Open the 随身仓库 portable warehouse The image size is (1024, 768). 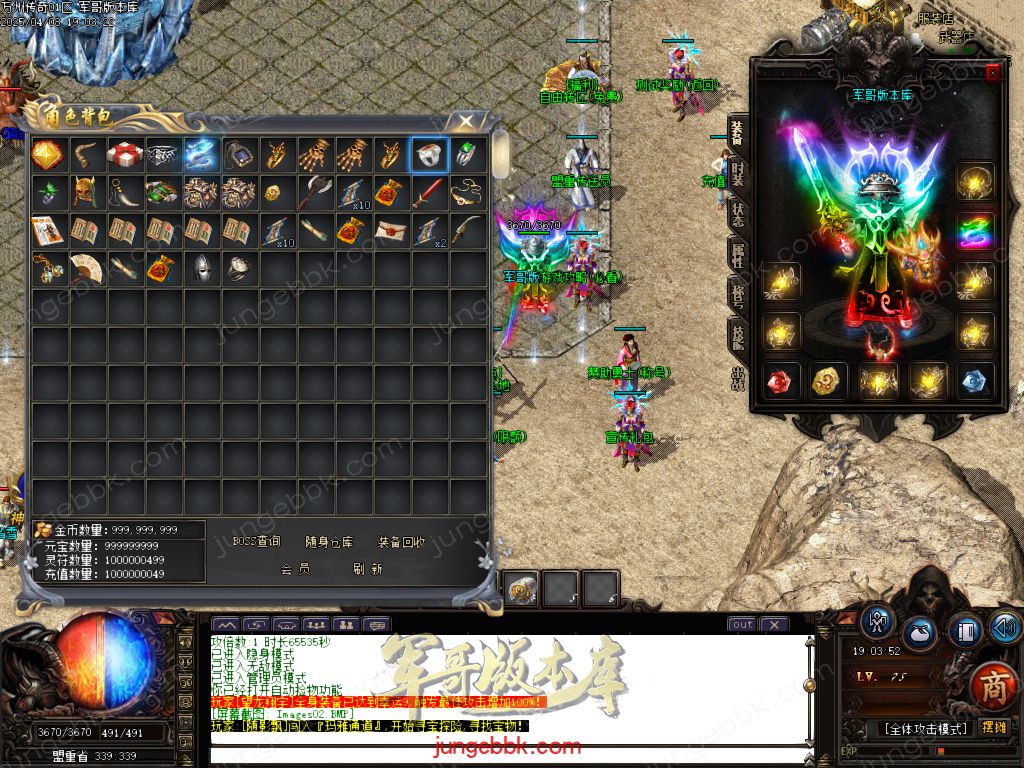pos(330,542)
